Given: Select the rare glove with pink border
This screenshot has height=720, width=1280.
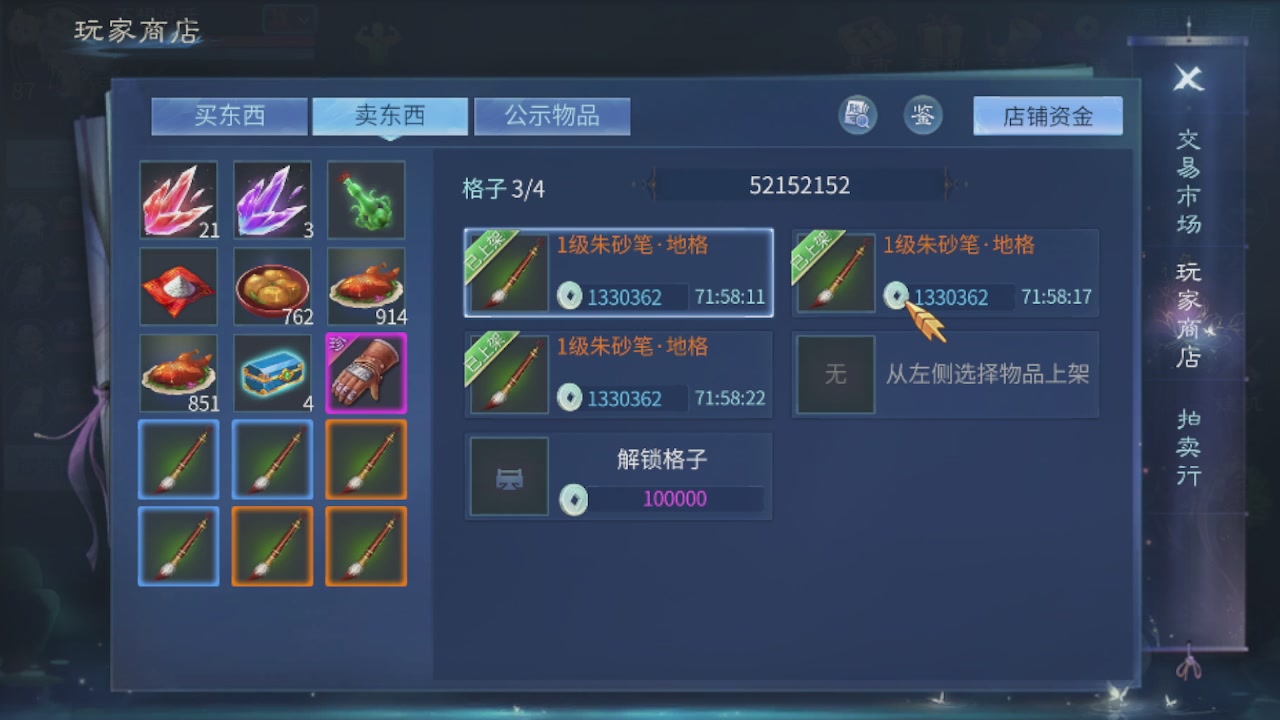Looking at the screenshot, I should (366, 373).
